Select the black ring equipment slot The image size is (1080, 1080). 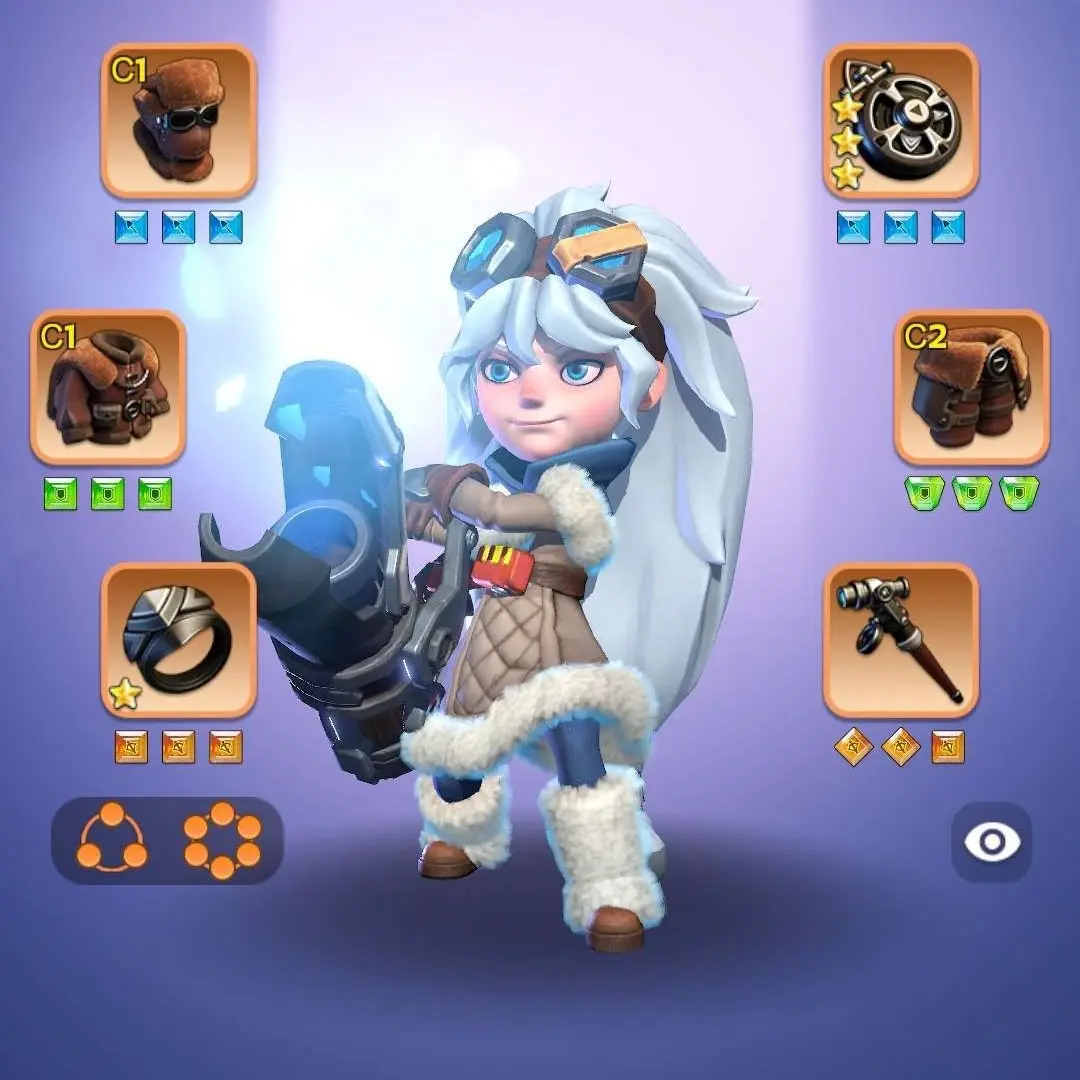tap(178, 640)
